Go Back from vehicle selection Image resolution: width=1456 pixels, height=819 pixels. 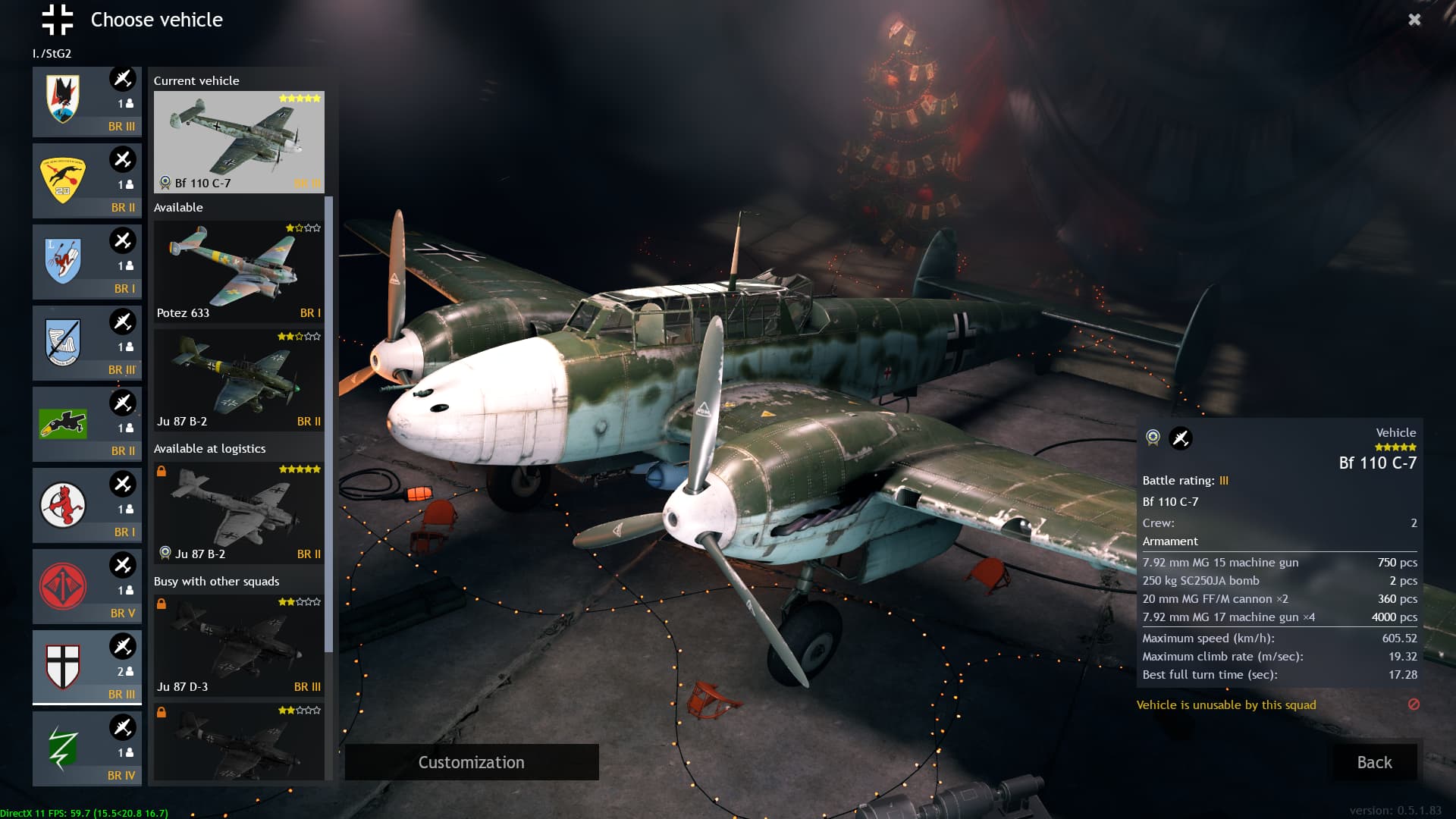pyautogui.click(x=1374, y=762)
